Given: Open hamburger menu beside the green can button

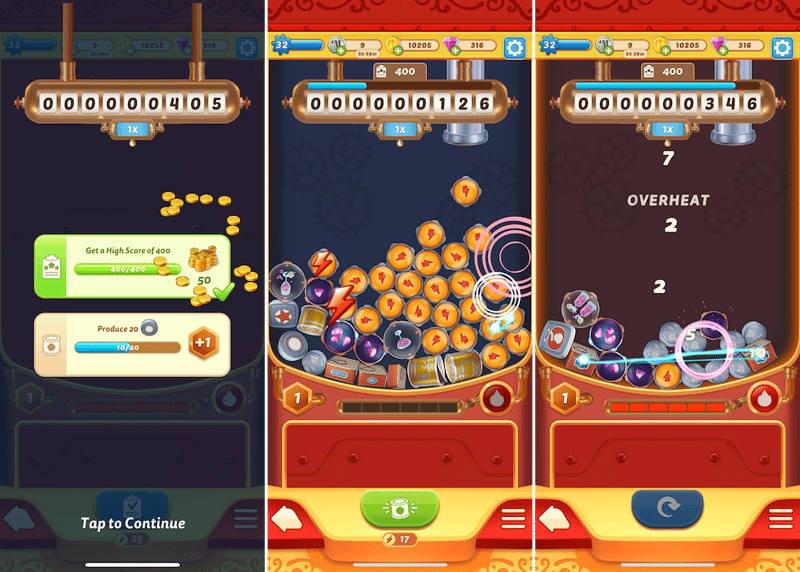Looking at the screenshot, I should (512, 520).
